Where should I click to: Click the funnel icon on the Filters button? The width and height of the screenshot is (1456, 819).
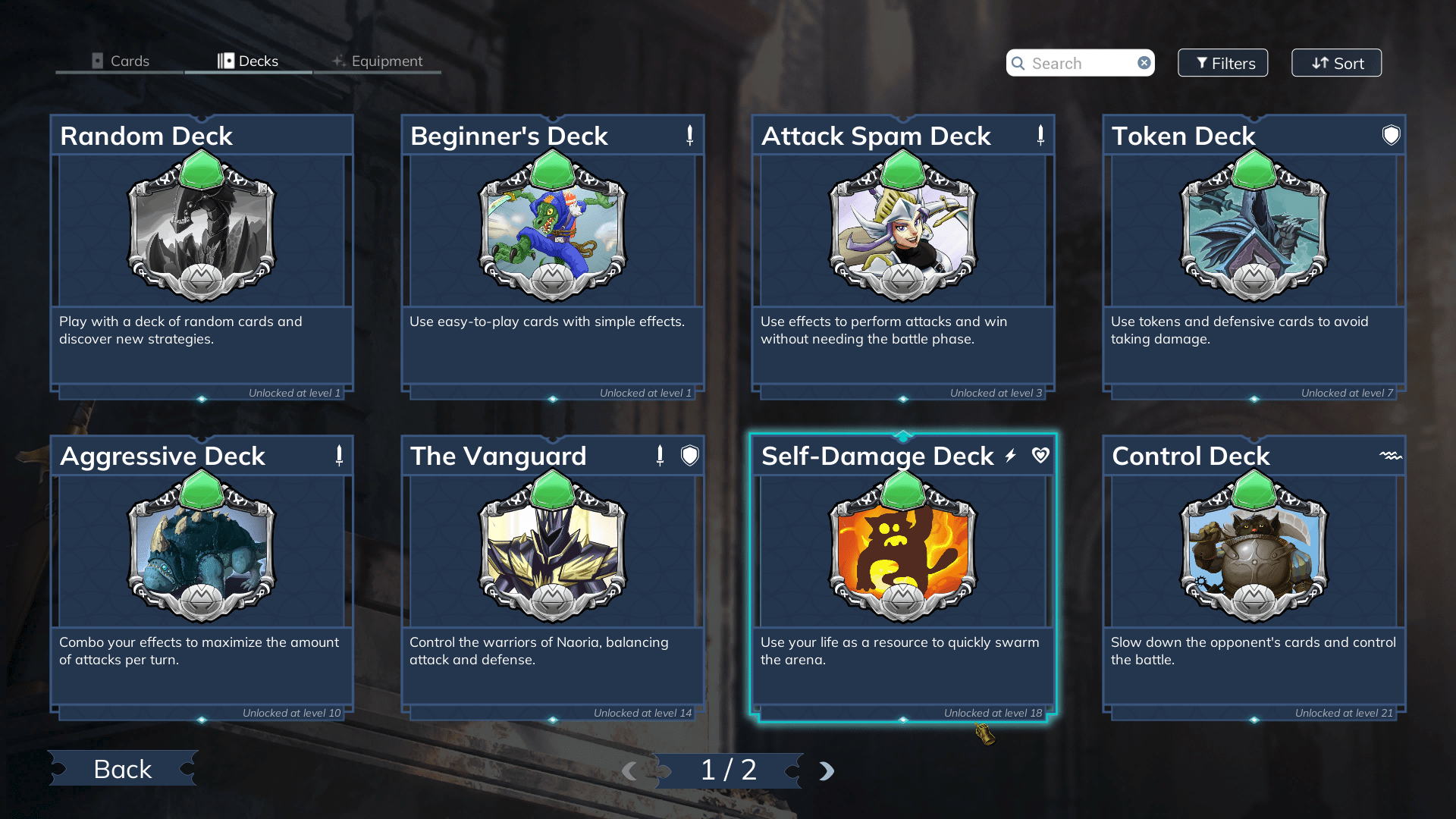(1200, 63)
